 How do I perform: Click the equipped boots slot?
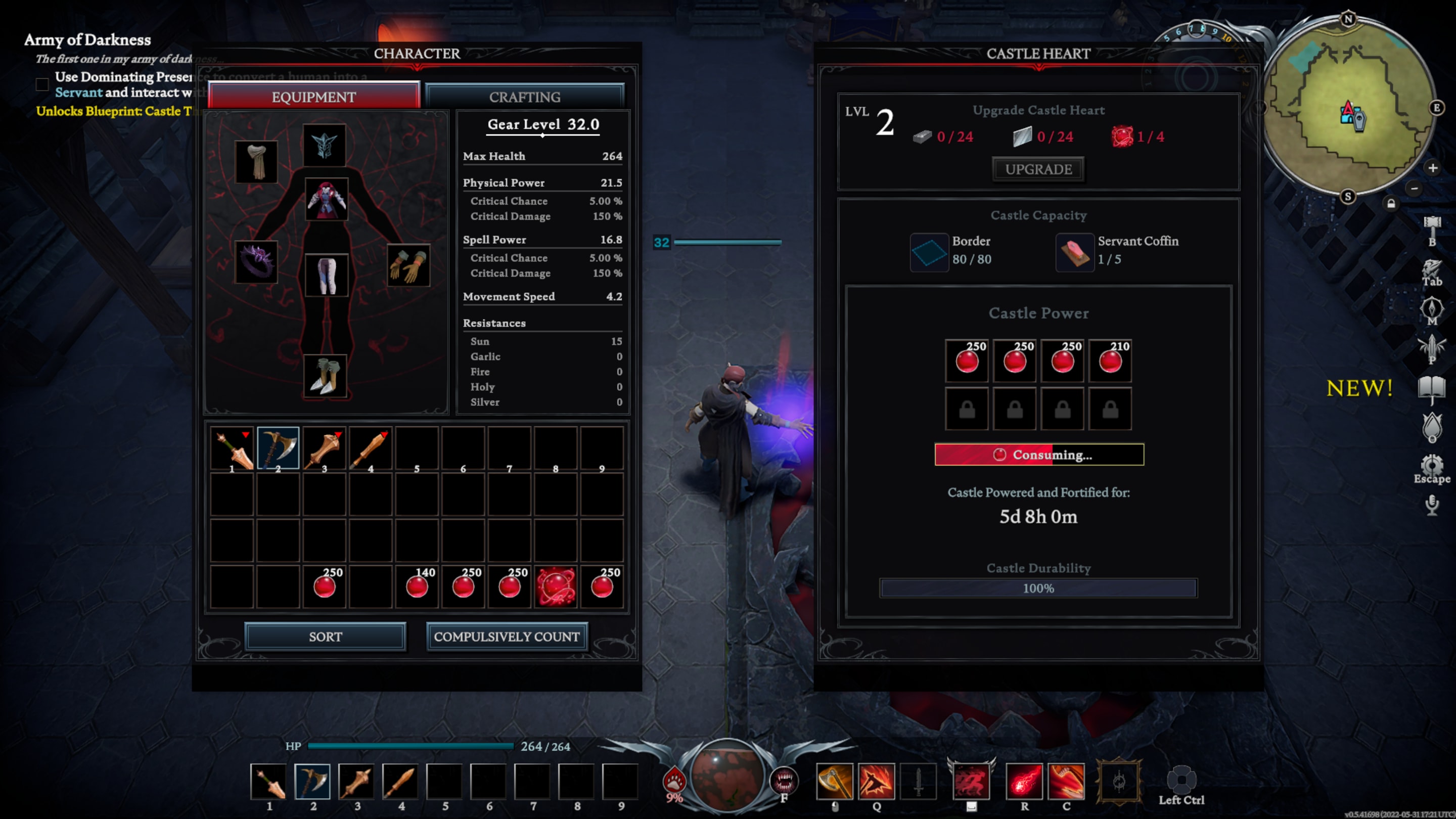click(325, 377)
